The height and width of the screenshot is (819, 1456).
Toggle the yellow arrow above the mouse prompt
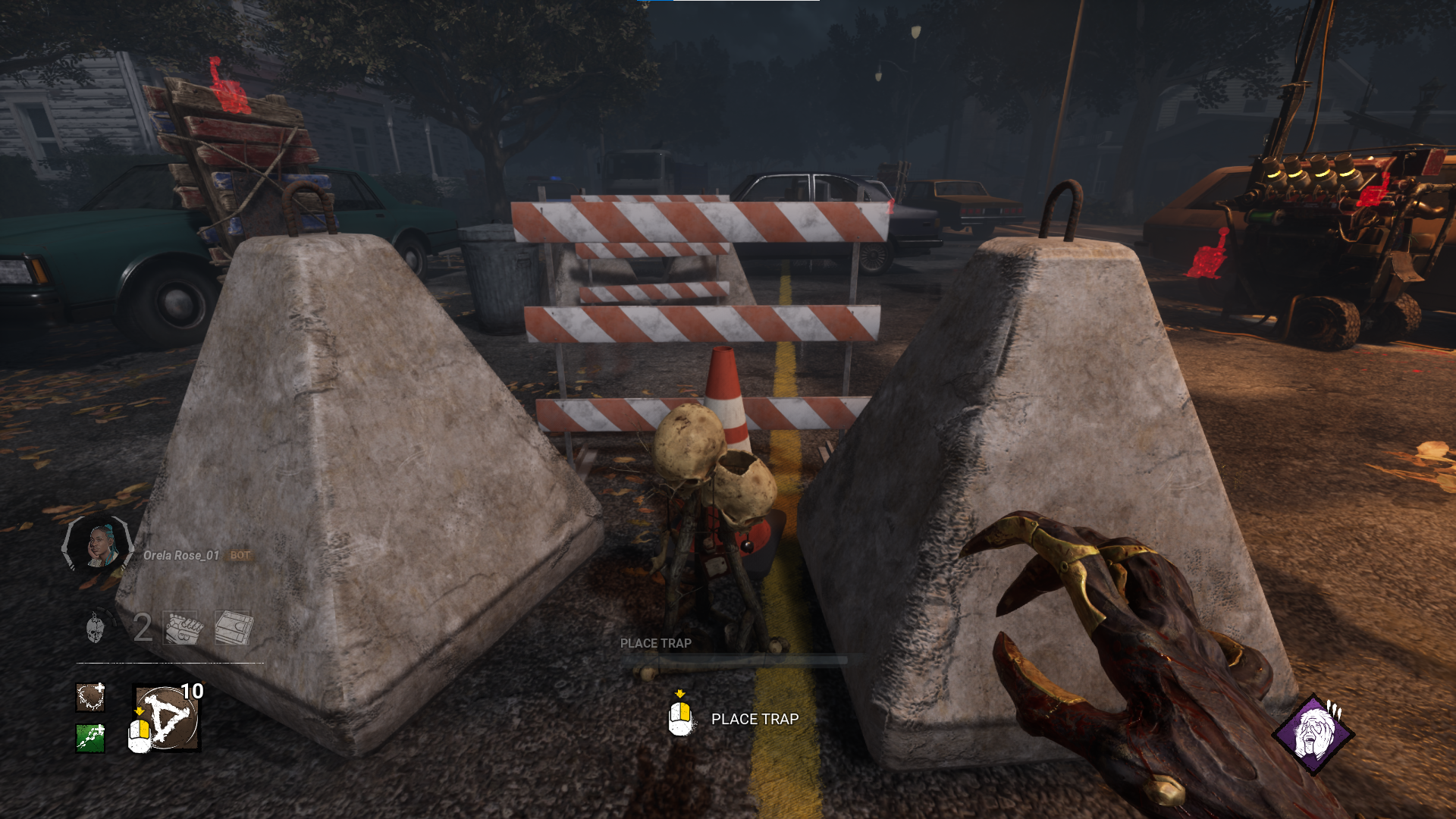point(680,692)
